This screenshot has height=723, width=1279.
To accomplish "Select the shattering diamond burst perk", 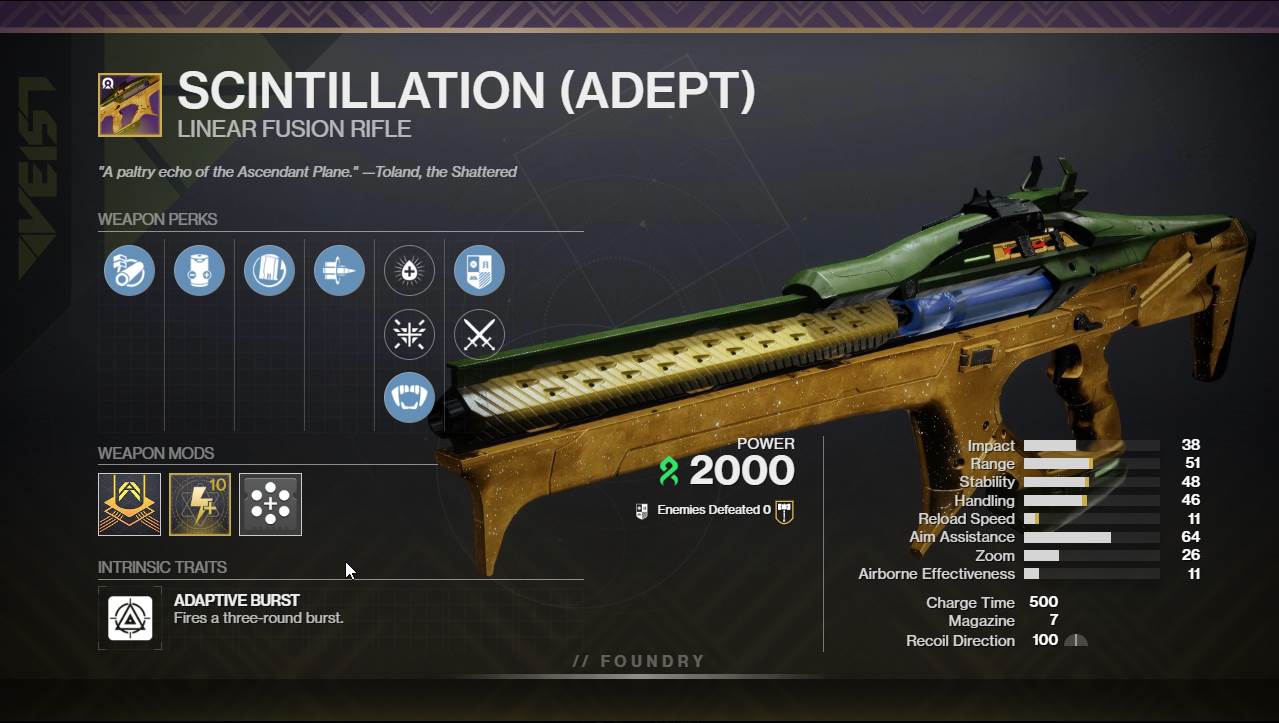I will coord(409,335).
